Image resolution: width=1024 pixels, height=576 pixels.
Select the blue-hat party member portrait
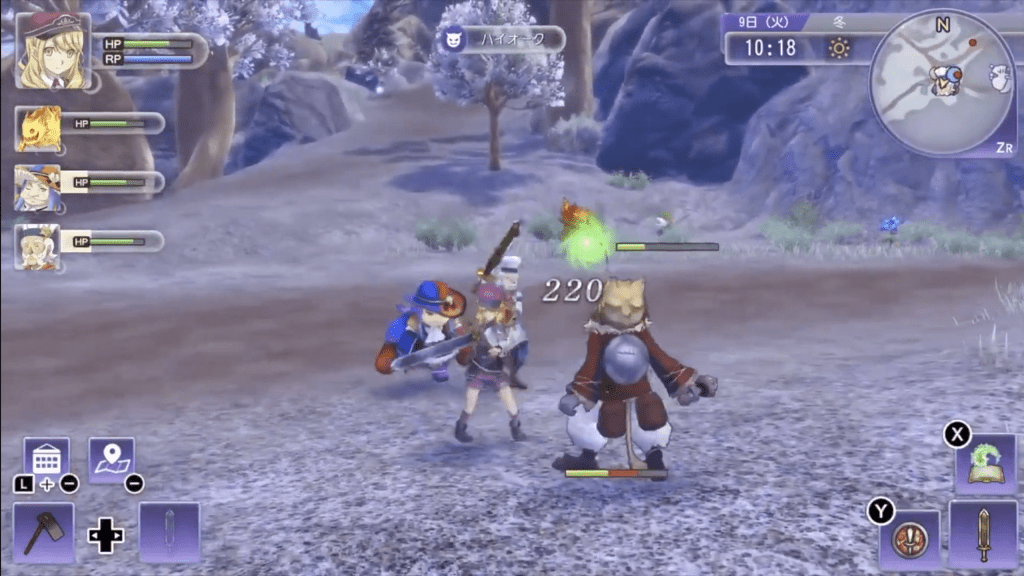point(38,187)
